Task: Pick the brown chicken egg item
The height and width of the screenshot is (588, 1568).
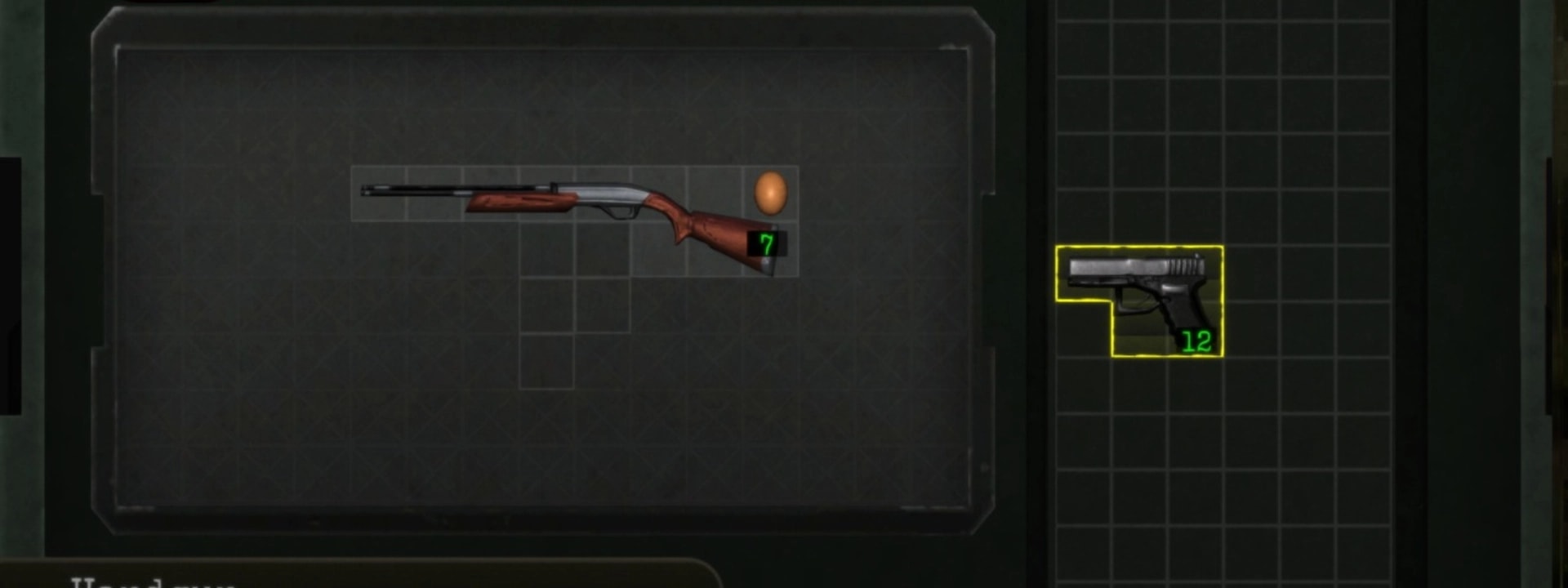Action: coord(769,193)
